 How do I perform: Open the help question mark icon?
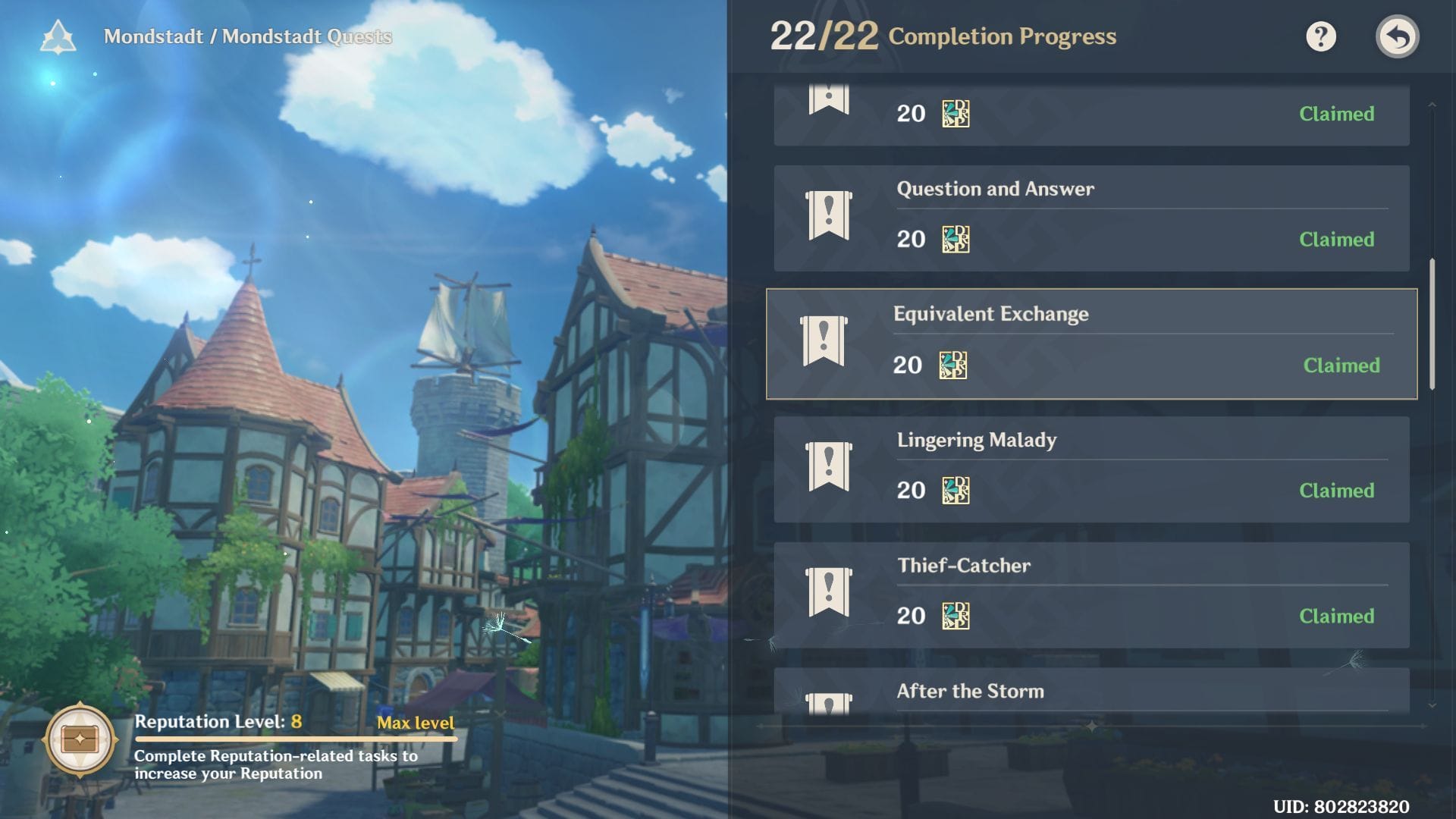1321,36
